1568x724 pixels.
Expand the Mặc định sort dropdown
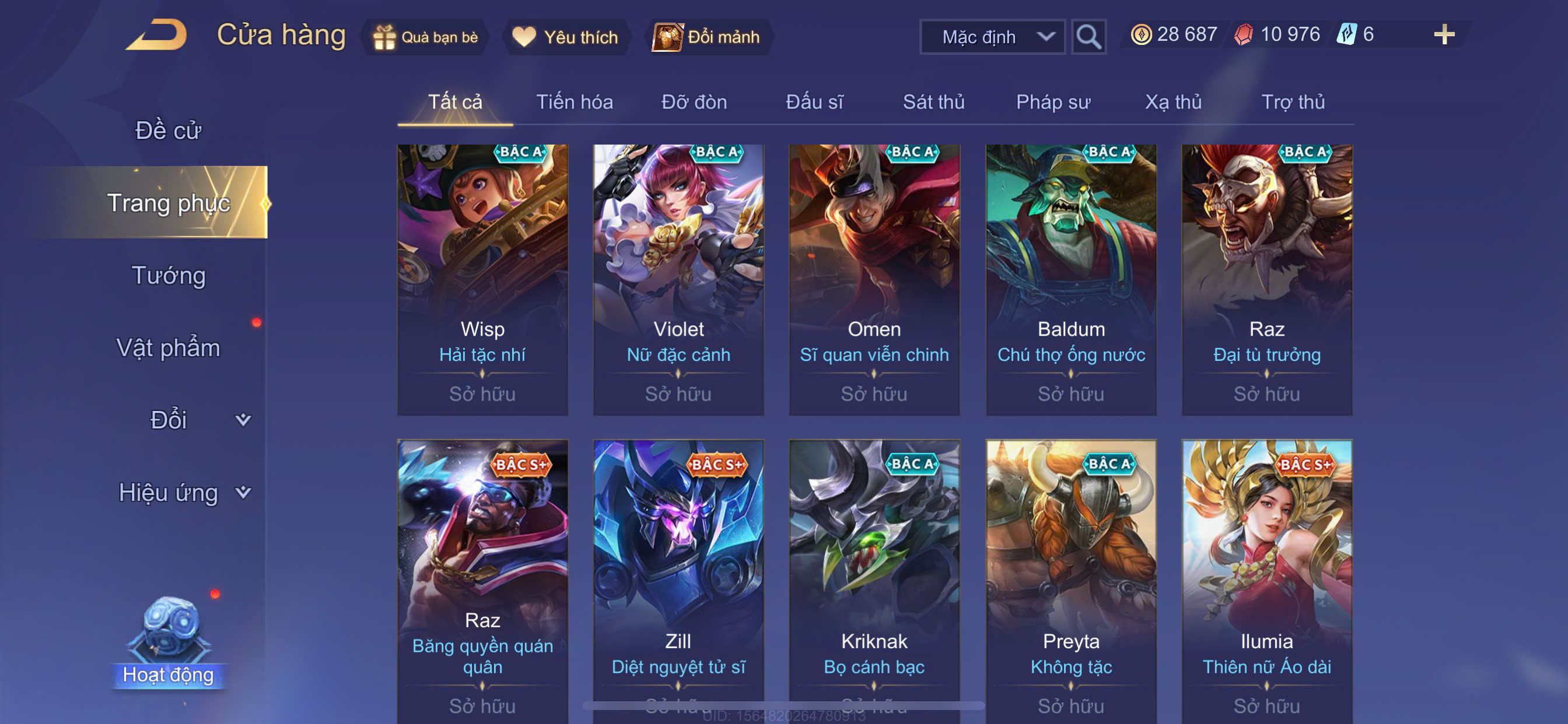tap(992, 37)
